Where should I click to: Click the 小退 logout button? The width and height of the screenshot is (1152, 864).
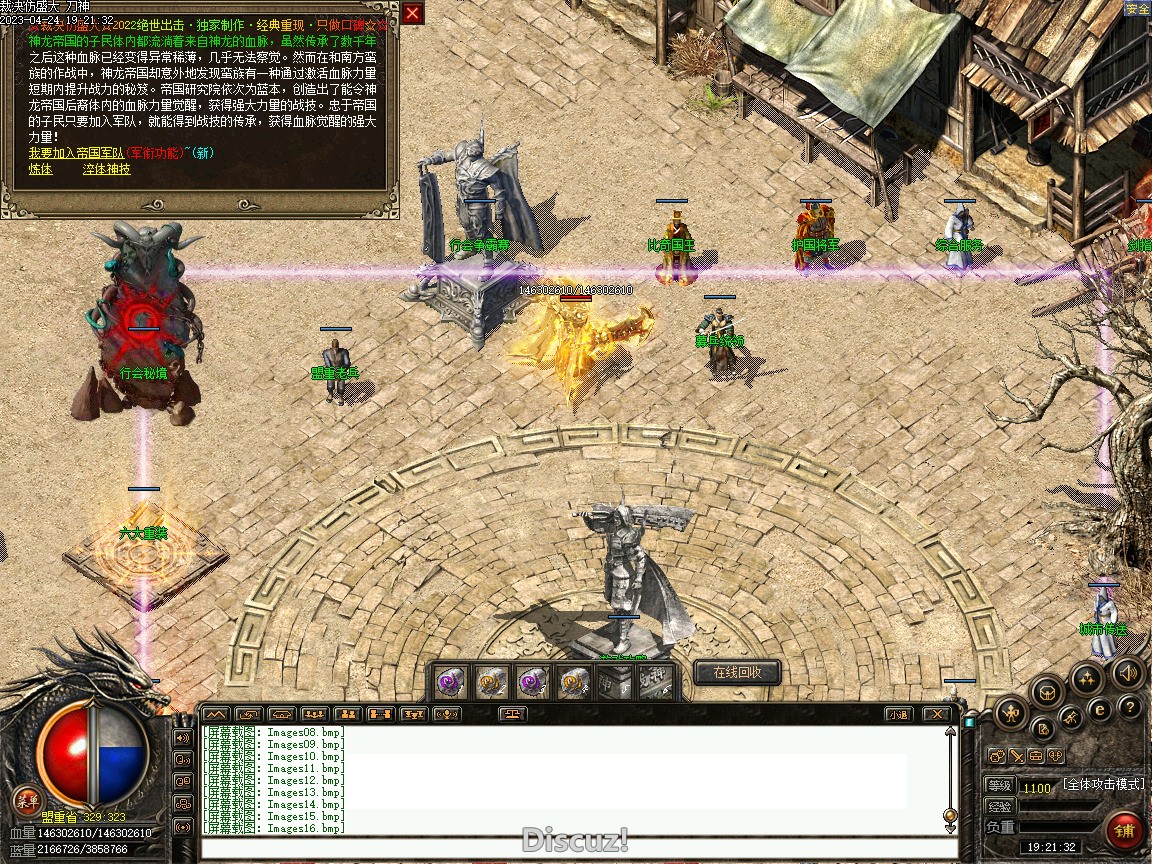pos(898,714)
